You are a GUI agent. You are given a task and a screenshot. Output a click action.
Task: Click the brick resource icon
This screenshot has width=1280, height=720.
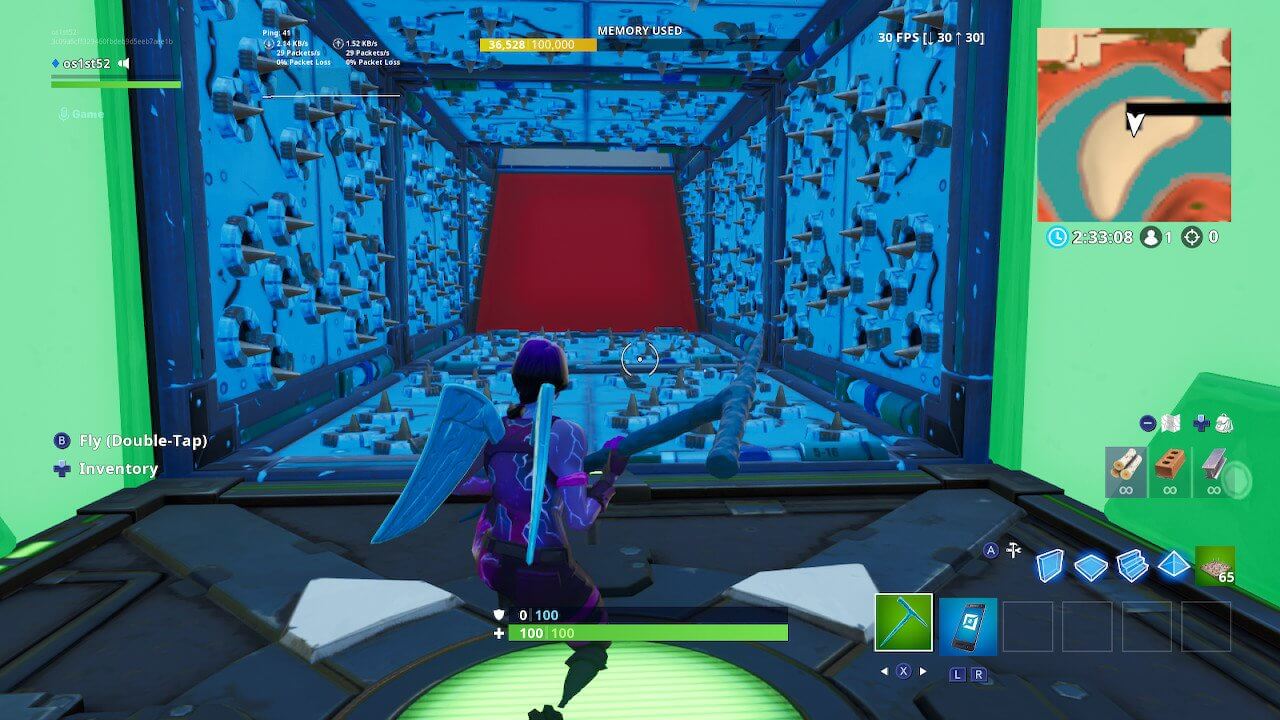[1168, 462]
